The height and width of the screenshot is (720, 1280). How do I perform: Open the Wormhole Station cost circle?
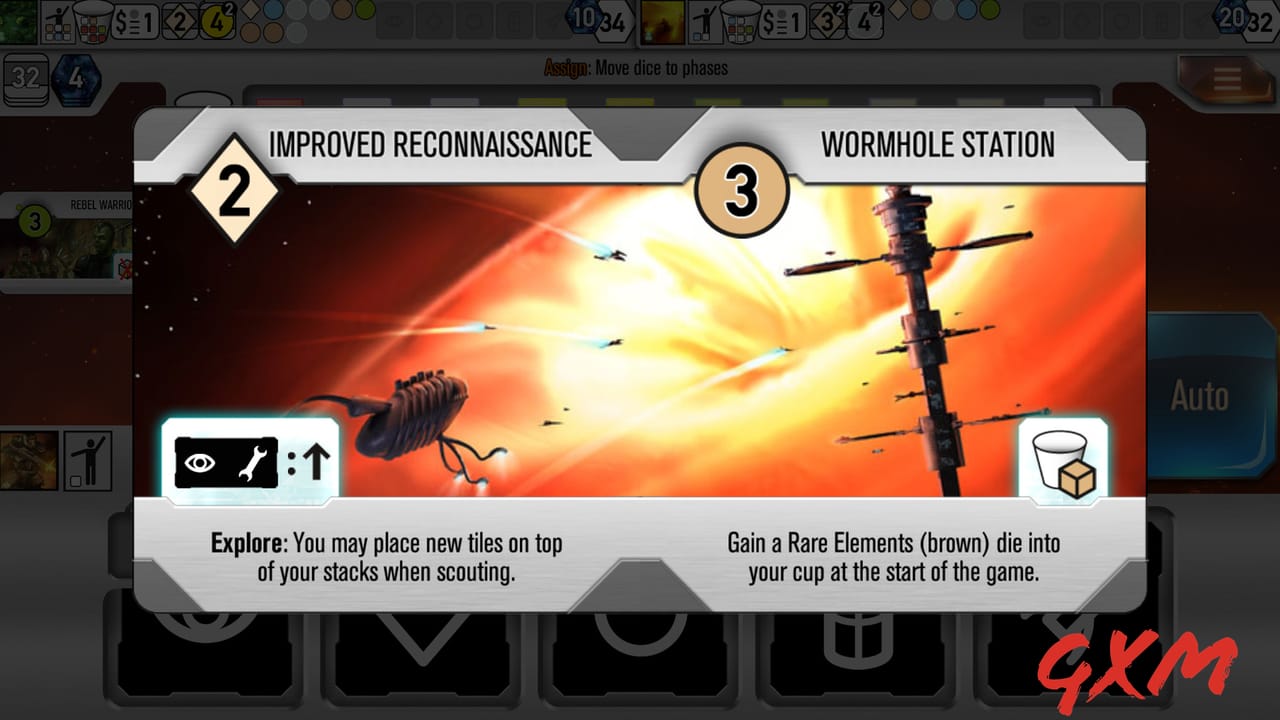[x=742, y=188]
